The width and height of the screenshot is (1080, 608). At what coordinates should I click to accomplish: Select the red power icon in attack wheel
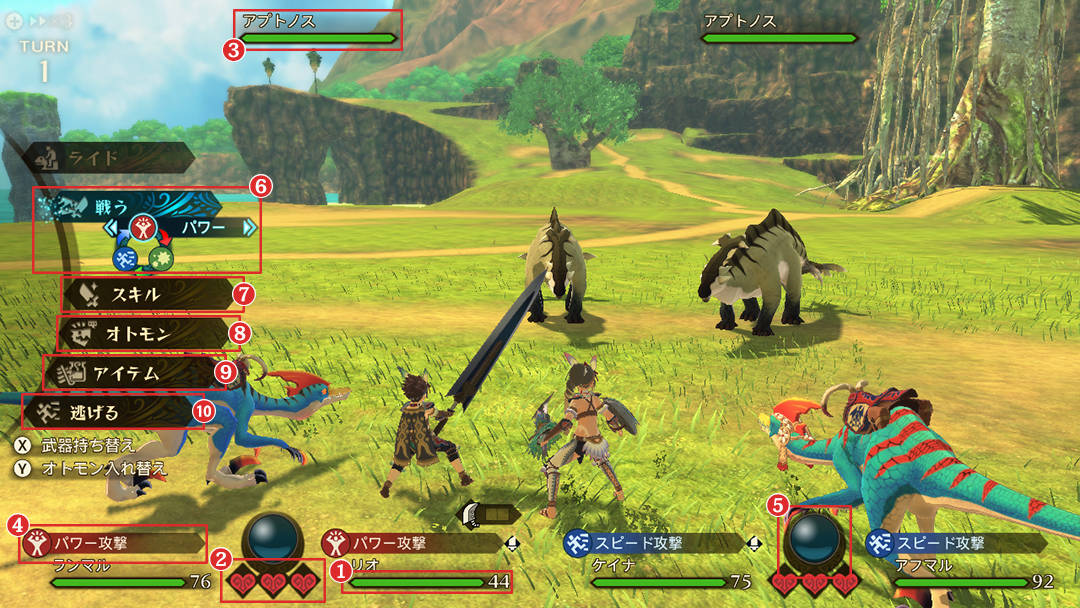pyautogui.click(x=142, y=228)
